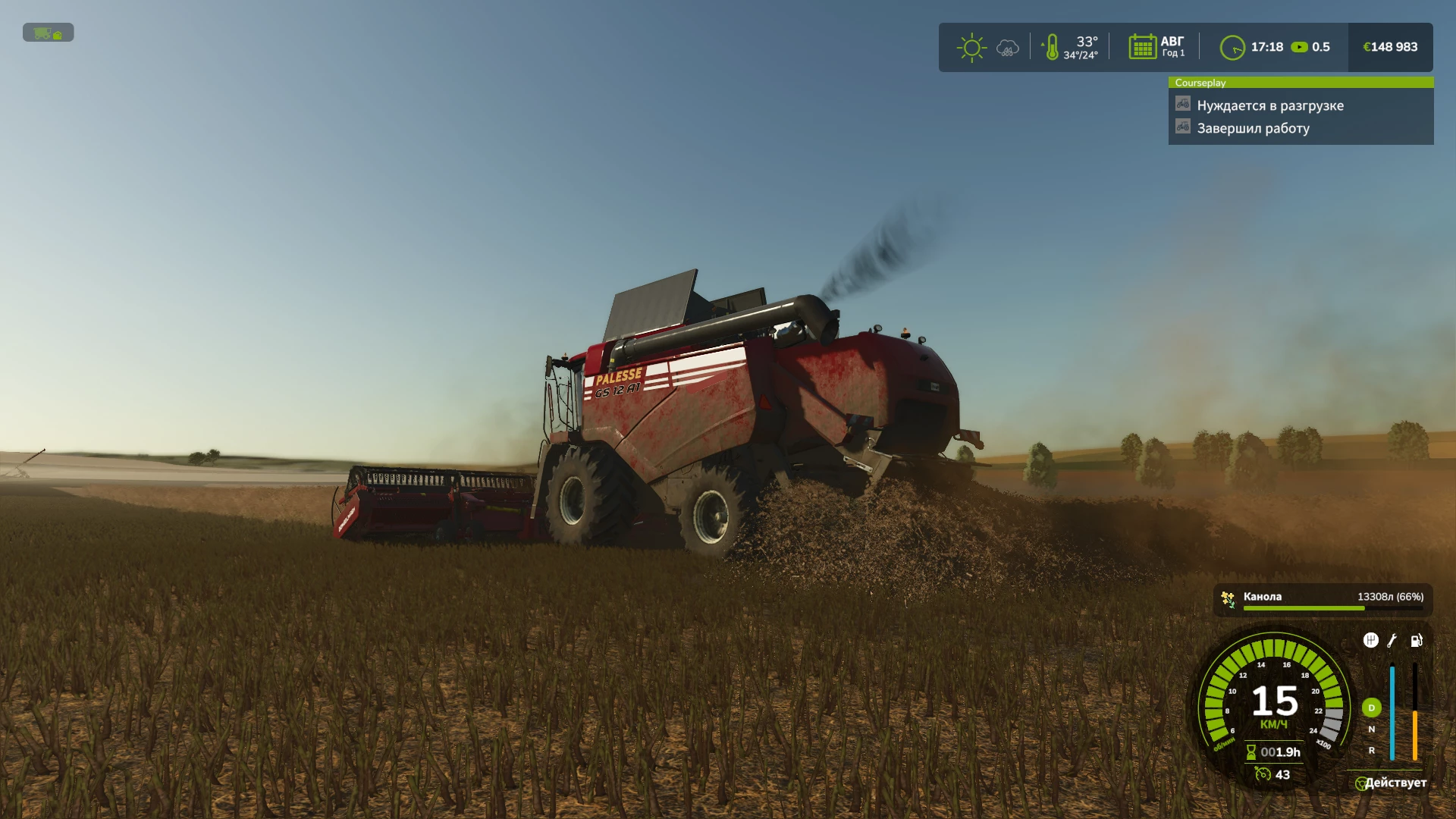Click the combine harvester vehicle indicator icon
Image resolution: width=1456 pixels, height=819 pixels.
tap(48, 33)
